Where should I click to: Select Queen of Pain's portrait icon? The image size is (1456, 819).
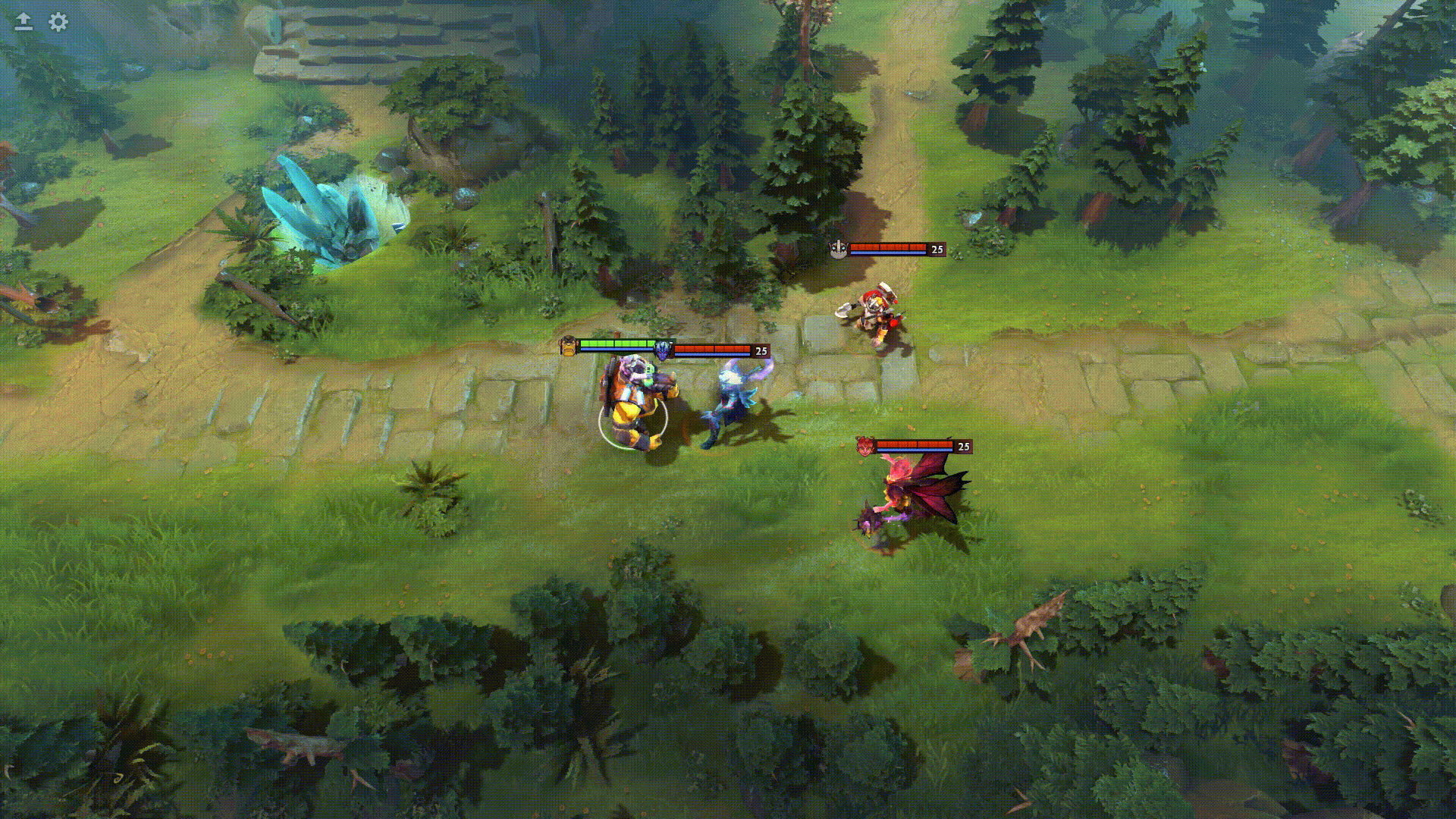click(x=866, y=447)
